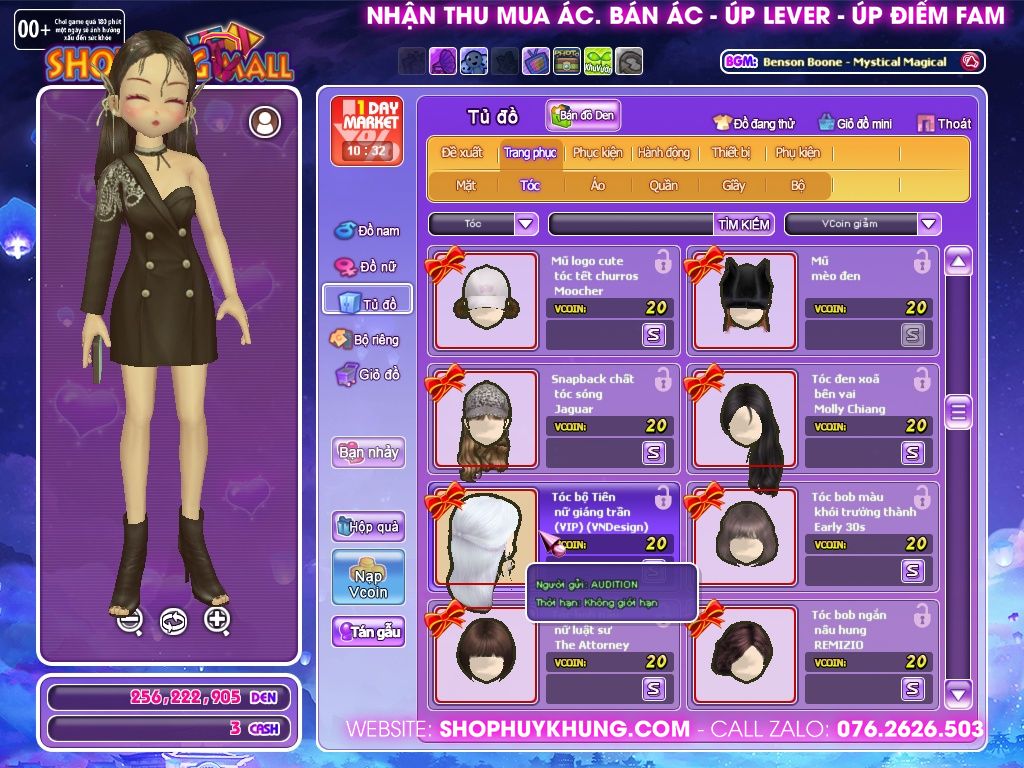Open the Bộ riêng section
The width and height of the screenshot is (1024, 768).
[x=366, y=339]
